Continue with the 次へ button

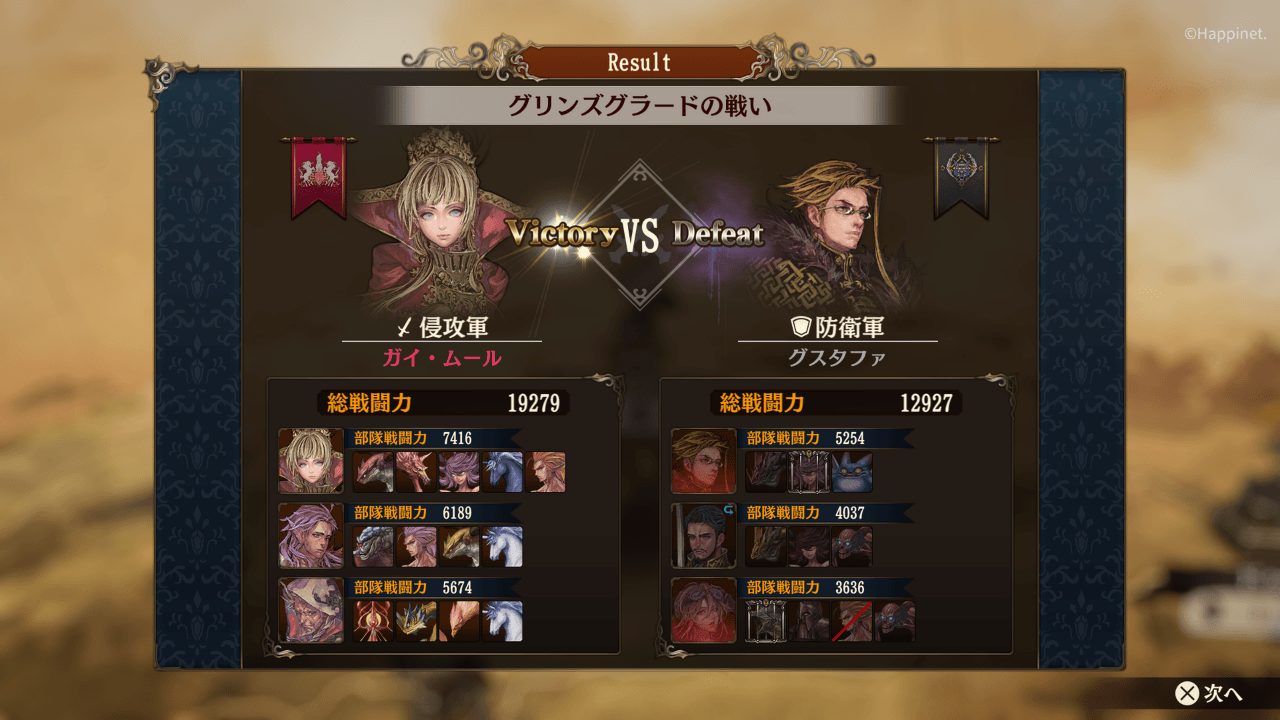(1209, 694)
